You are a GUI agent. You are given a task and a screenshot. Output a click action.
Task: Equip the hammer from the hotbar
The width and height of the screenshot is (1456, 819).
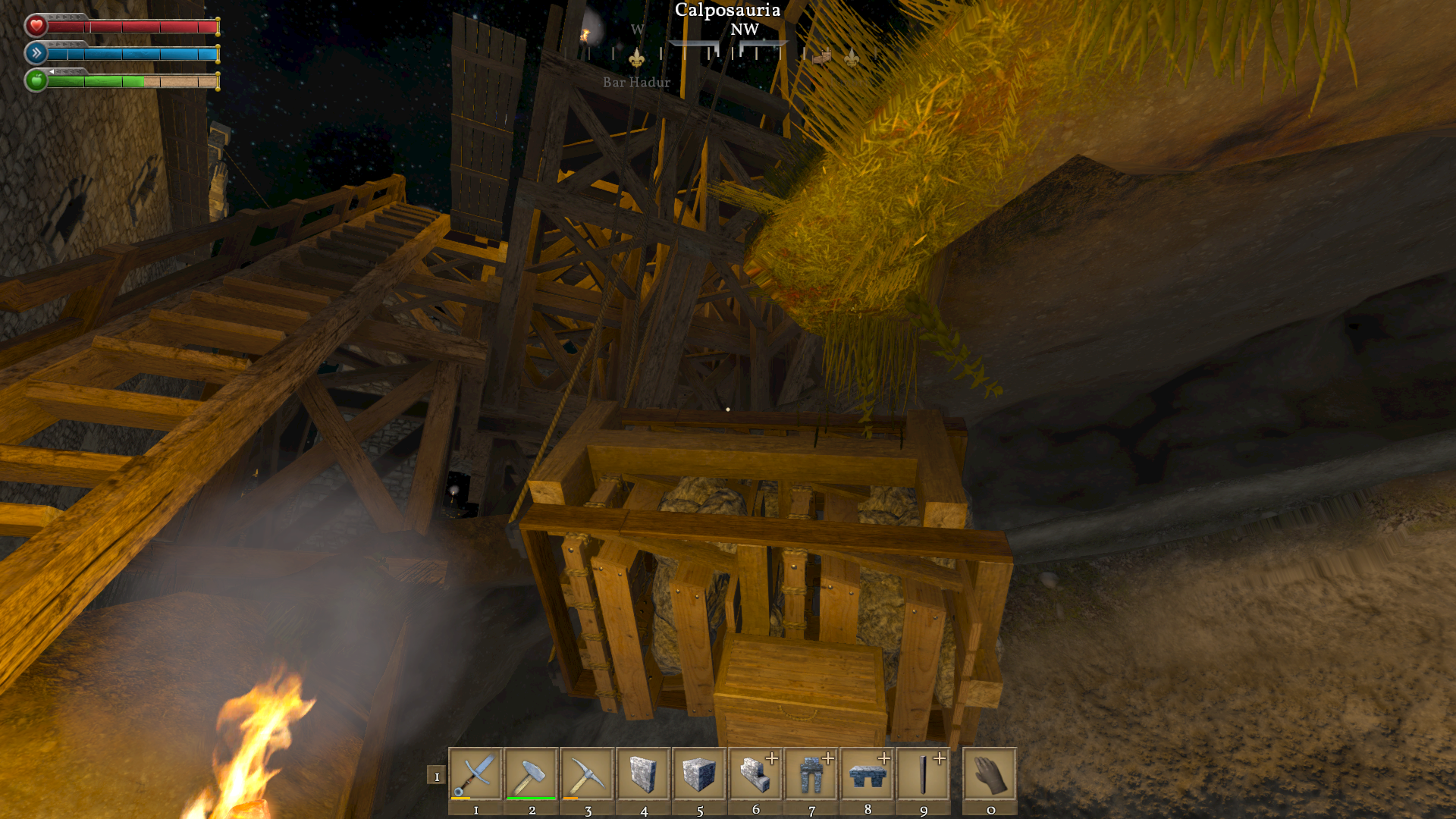(532, 774)
